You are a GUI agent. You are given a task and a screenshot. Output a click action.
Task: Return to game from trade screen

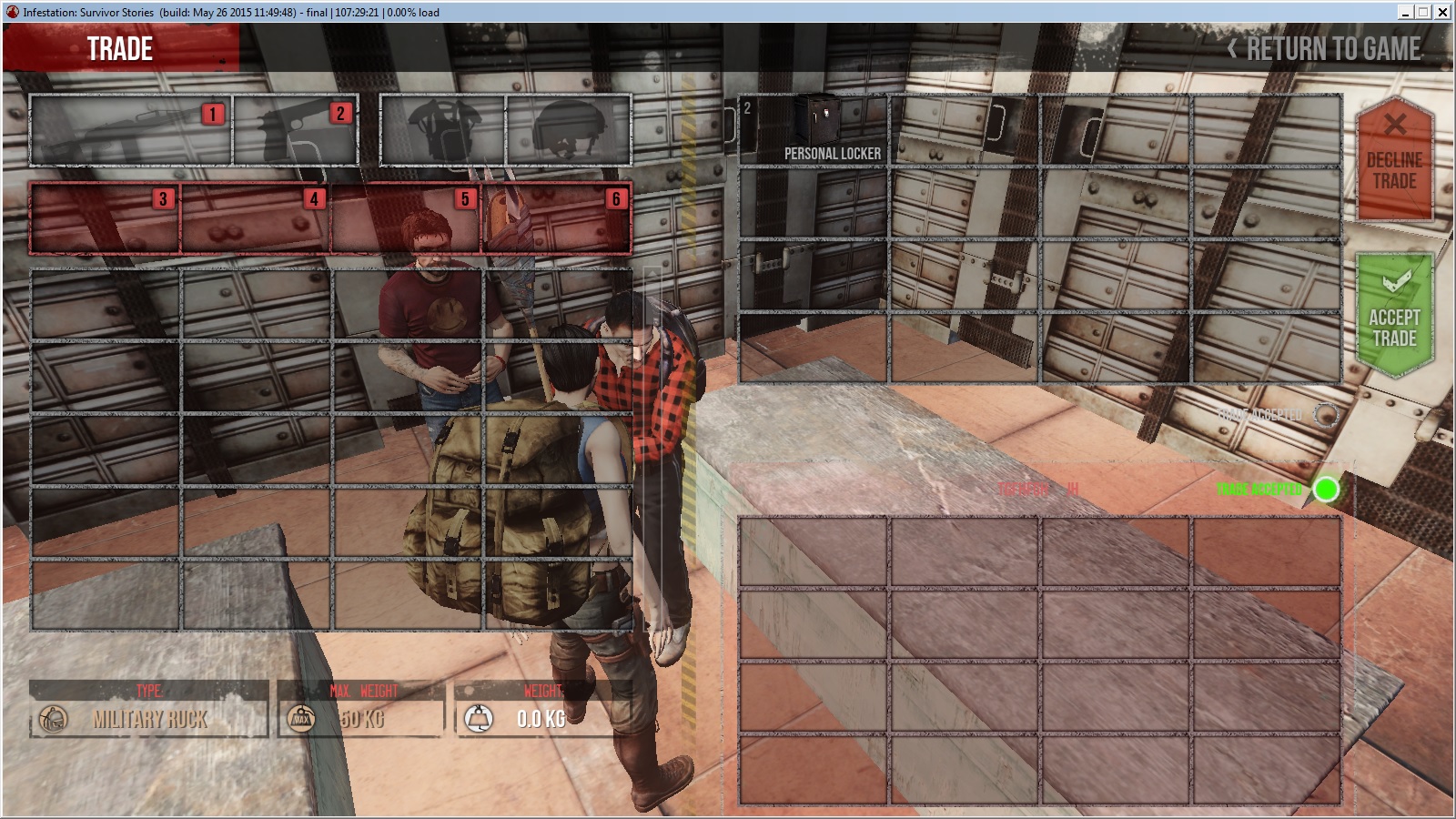(1325, 49)
